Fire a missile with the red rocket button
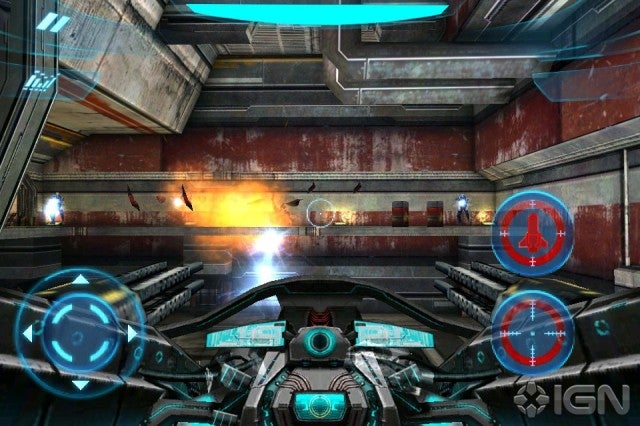640x426 pixels. point(532,228)
